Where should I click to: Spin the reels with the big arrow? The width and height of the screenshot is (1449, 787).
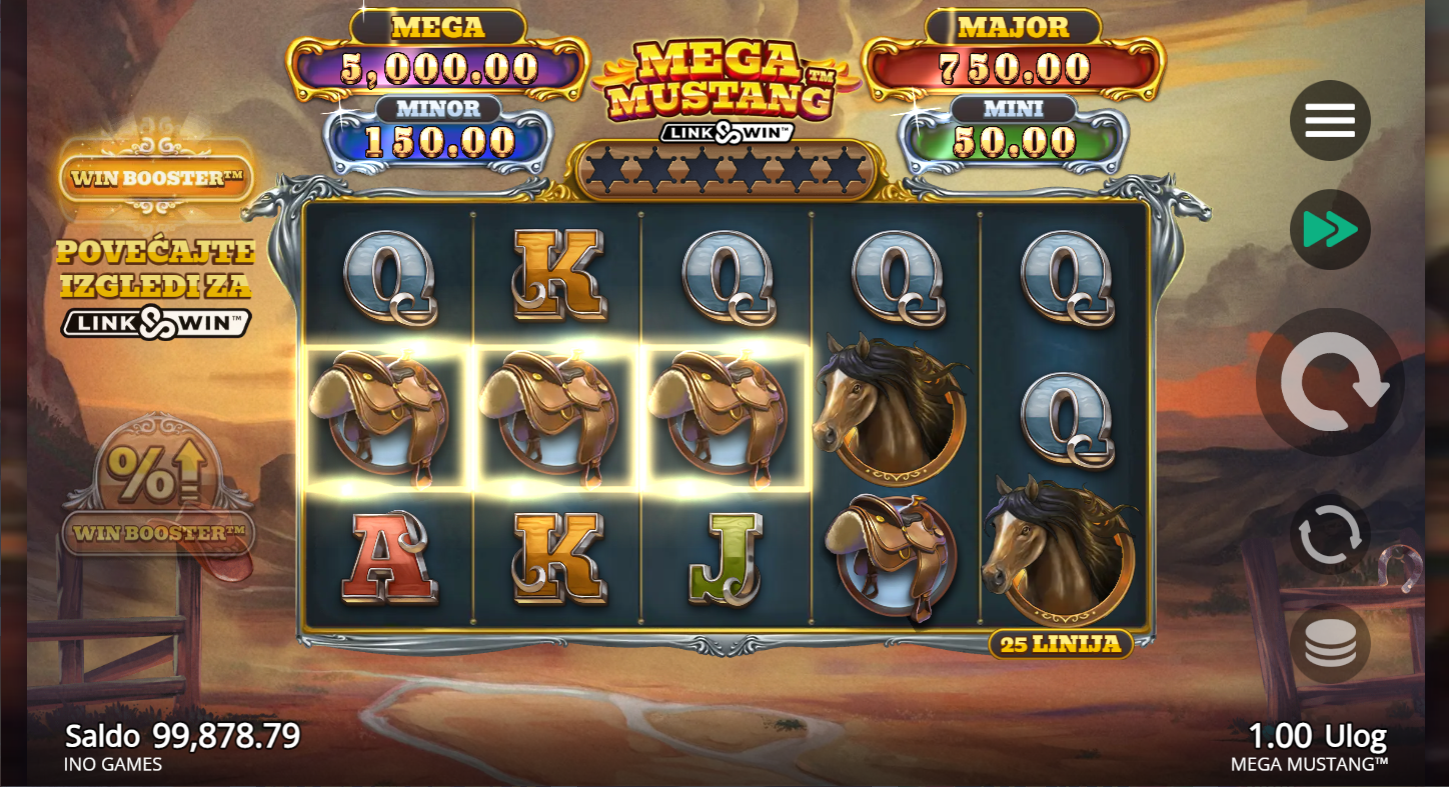click(1330, 382)
